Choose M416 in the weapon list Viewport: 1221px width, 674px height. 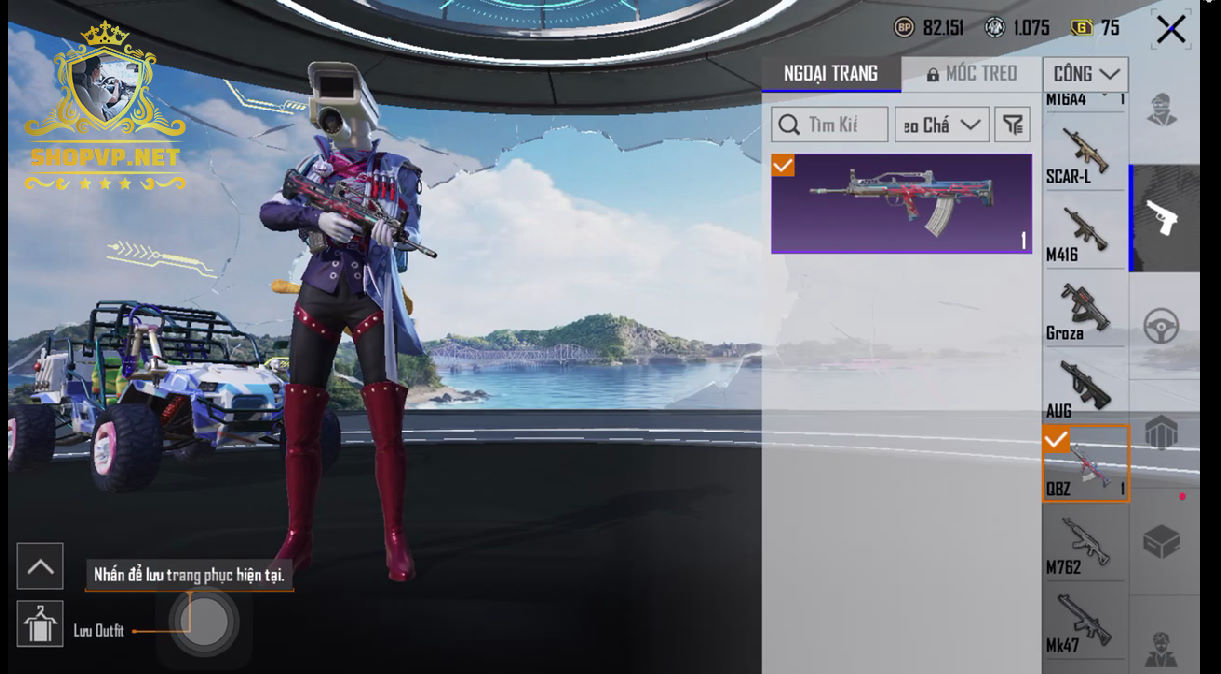coord(1084,233)
